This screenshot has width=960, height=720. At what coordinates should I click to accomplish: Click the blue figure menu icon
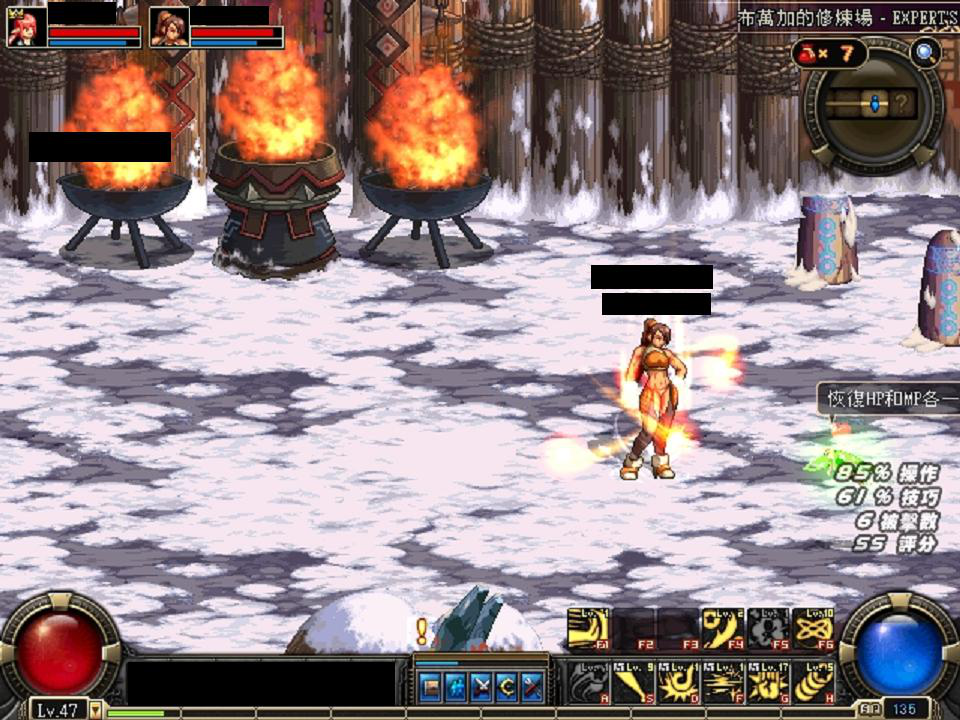click(x=456, y=686)
